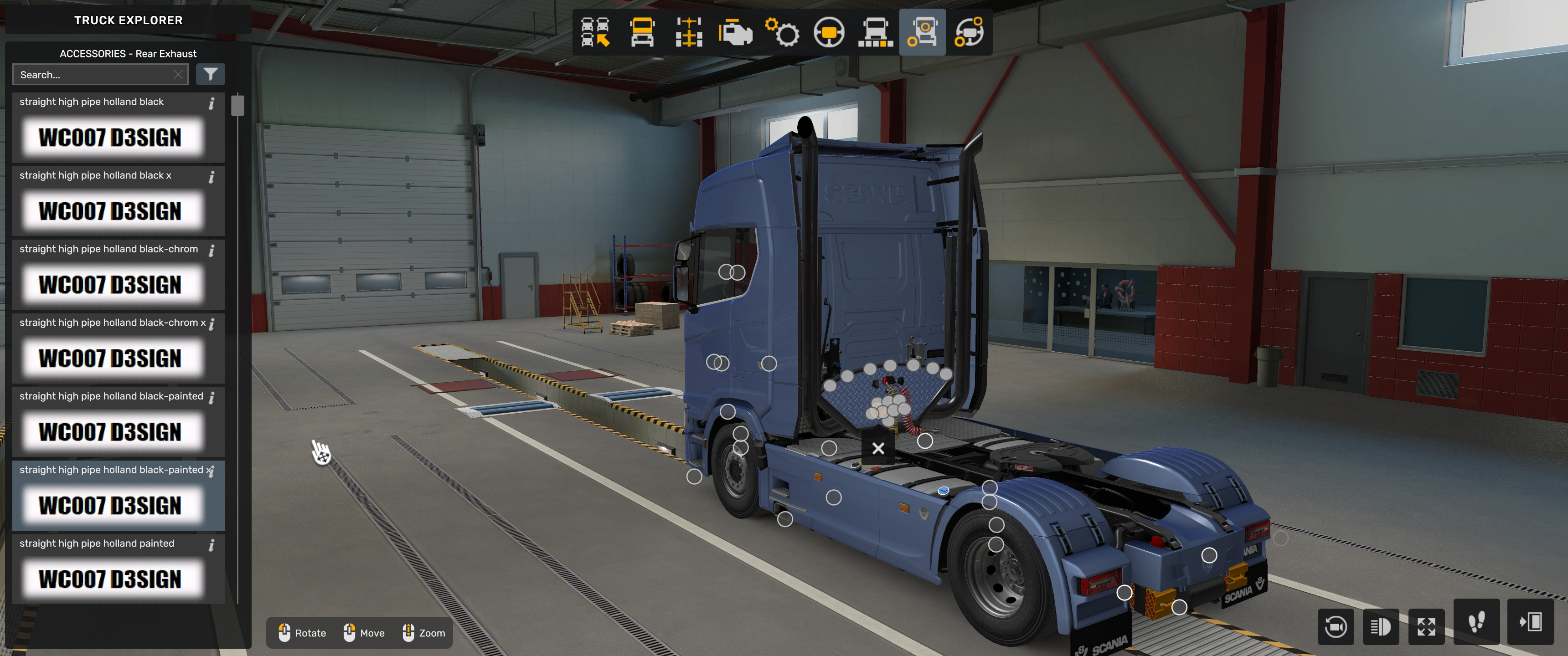Open info for straight high pipe holland painted

tap(212, 545)
